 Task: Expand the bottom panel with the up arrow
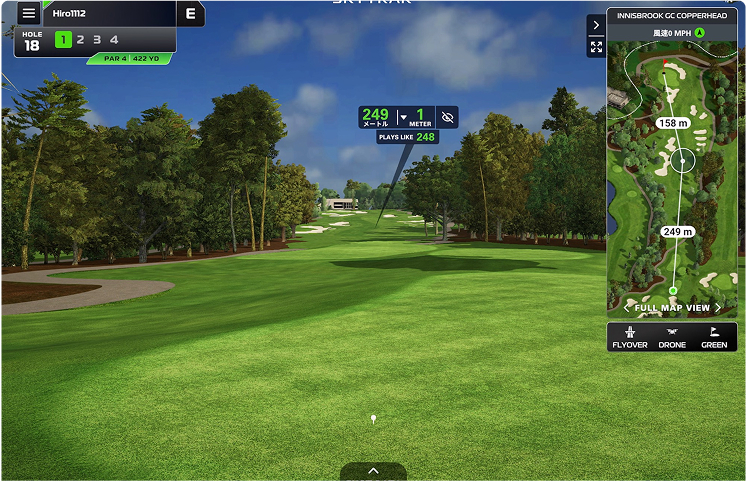373,471
